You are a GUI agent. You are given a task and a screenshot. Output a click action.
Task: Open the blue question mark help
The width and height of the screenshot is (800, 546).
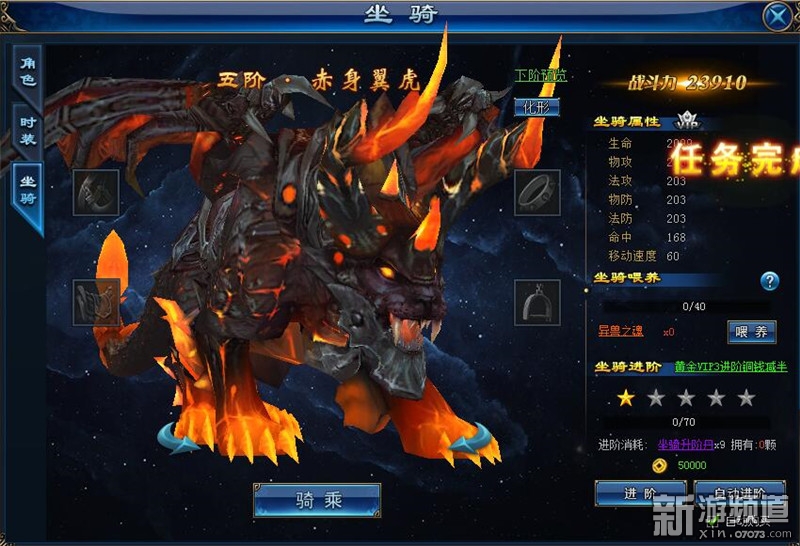[769, 281]
